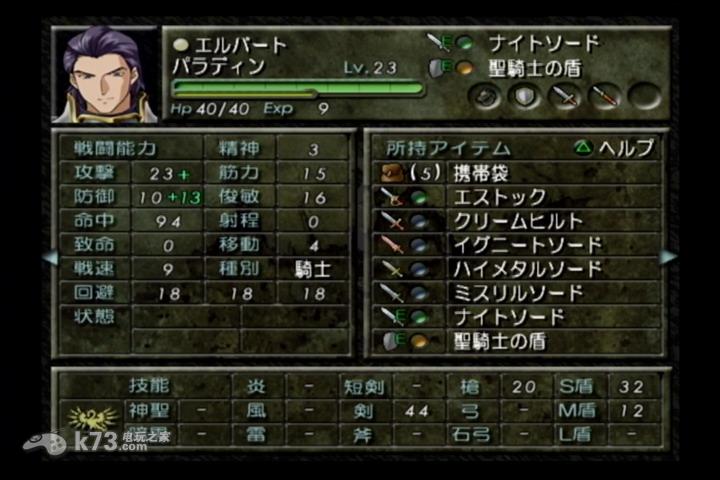This screenshot has width=720, height=480.
Task: Show the next character with the right arrow
Action: point(668,257)
